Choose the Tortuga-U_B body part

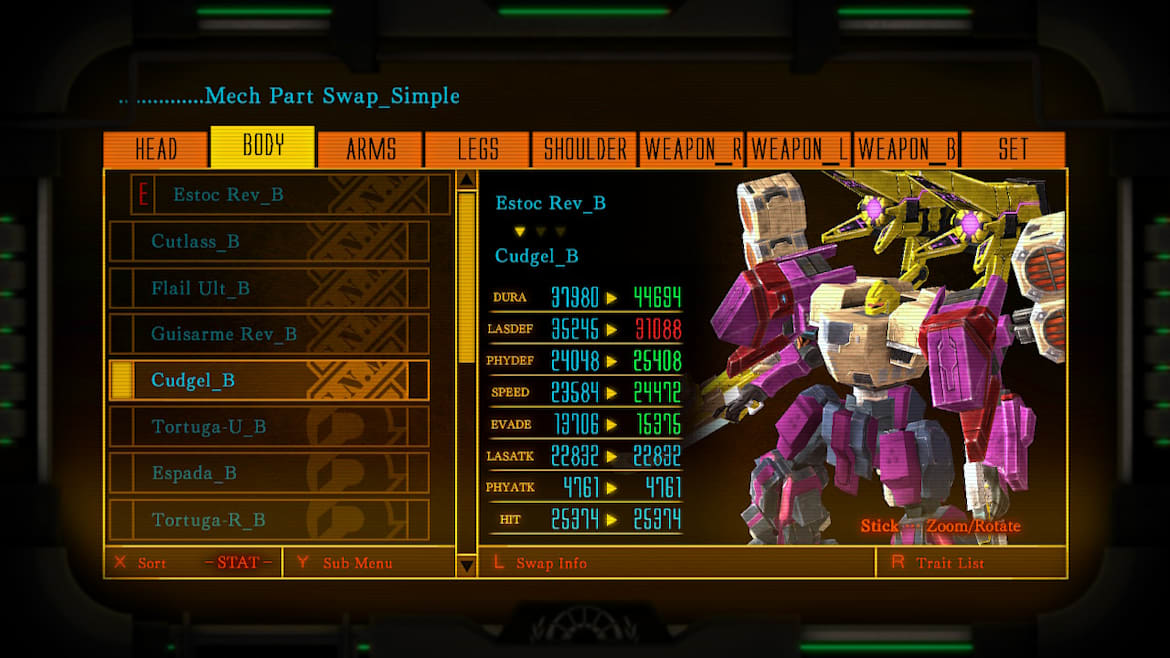point(268,427)
